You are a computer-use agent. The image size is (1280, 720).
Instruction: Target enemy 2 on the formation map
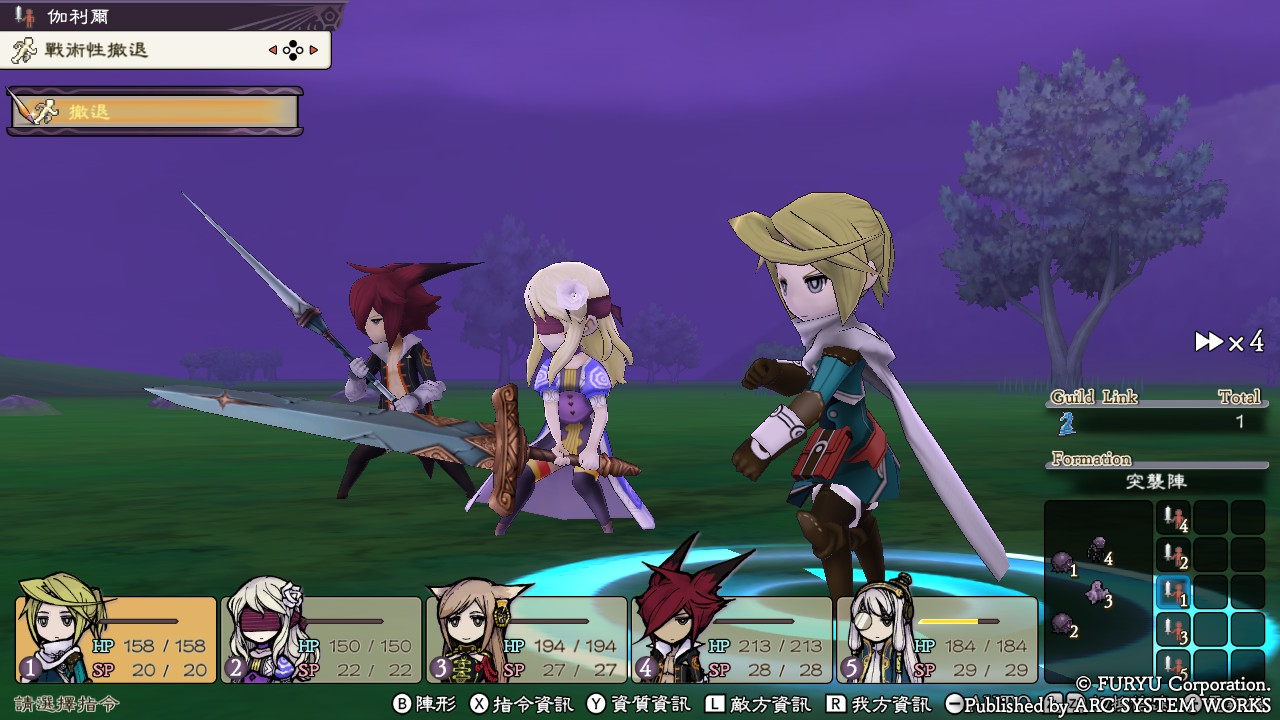click(1062, 624)
